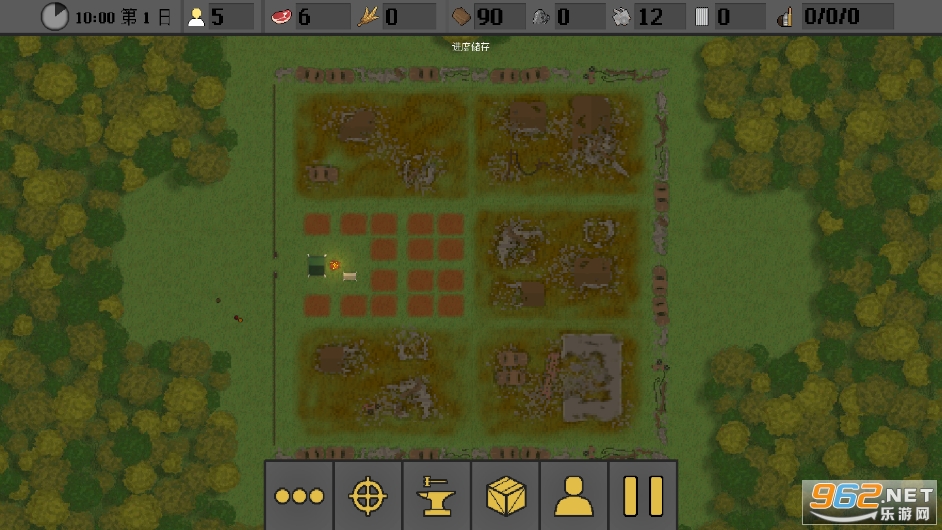Show the survivors person panel

coord(574,495)
